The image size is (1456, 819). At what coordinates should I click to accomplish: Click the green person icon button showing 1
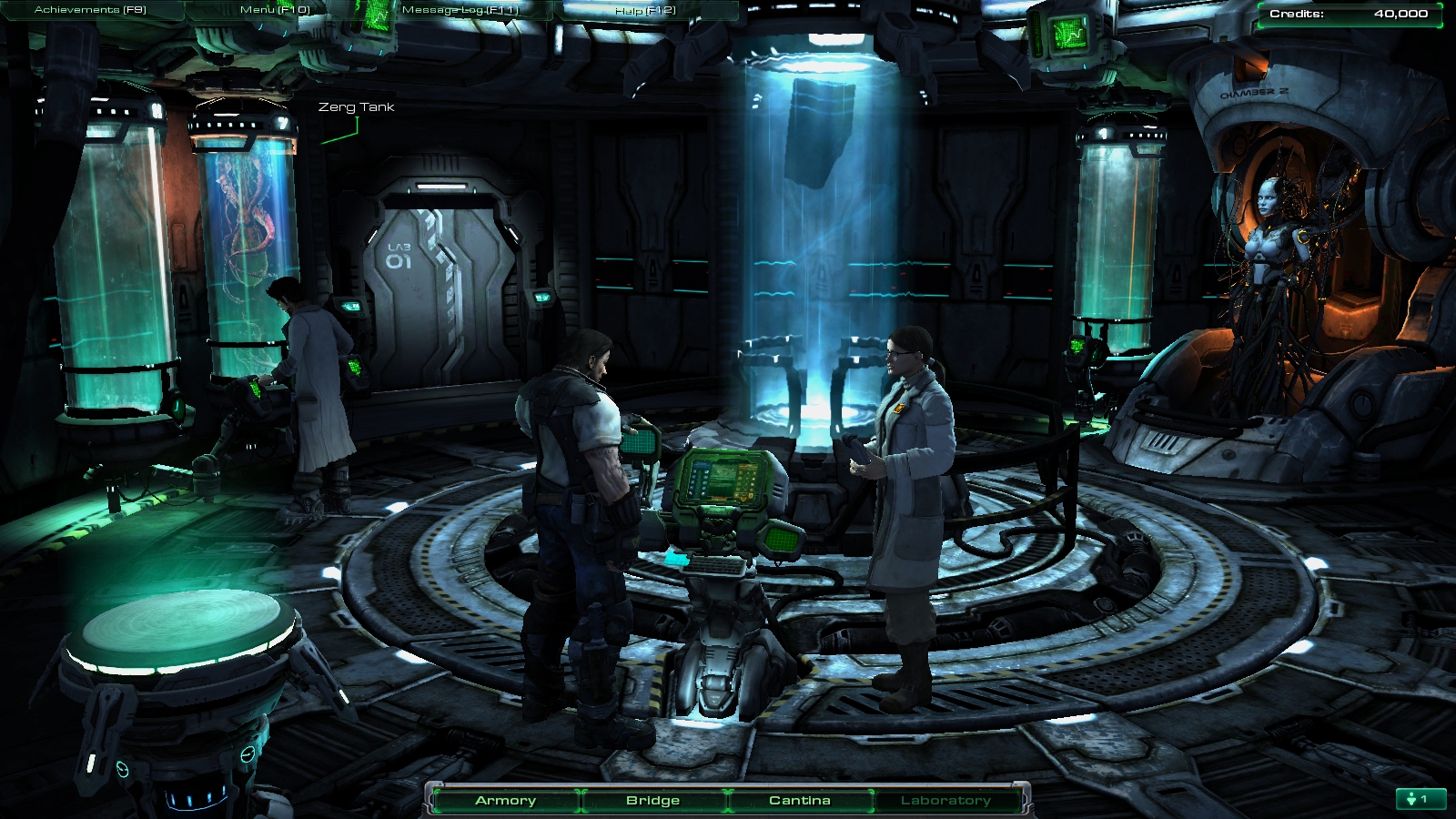(1420, 799)
